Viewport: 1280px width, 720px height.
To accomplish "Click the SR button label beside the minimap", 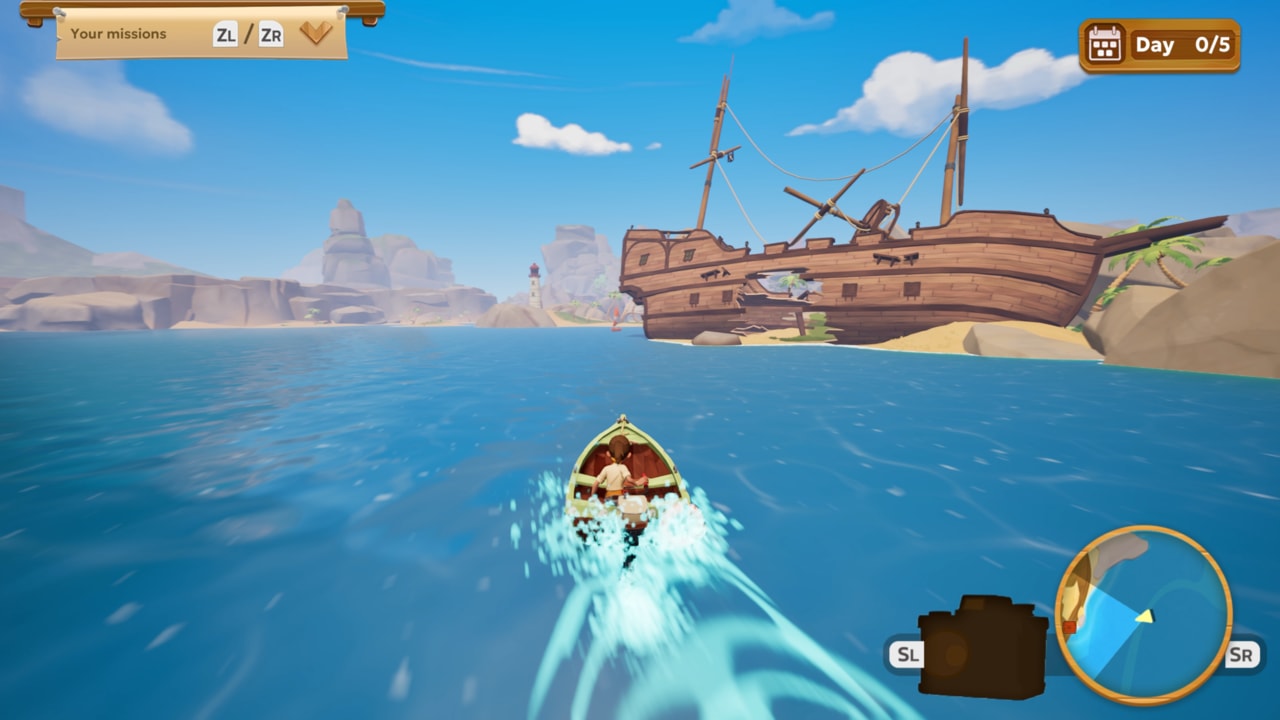I will (1242, 653).
